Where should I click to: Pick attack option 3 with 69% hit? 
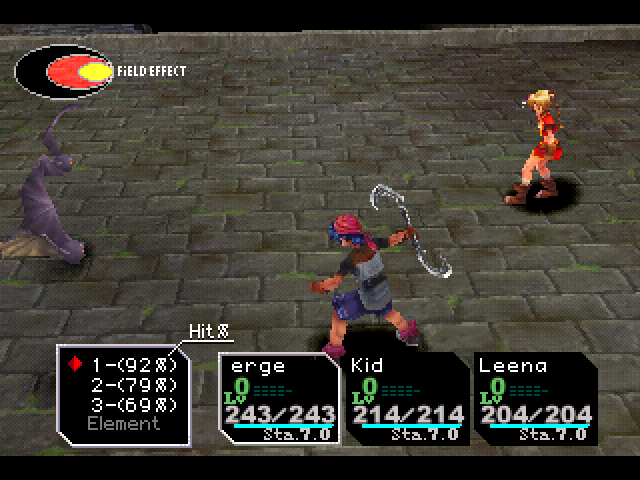coord(134,405)
